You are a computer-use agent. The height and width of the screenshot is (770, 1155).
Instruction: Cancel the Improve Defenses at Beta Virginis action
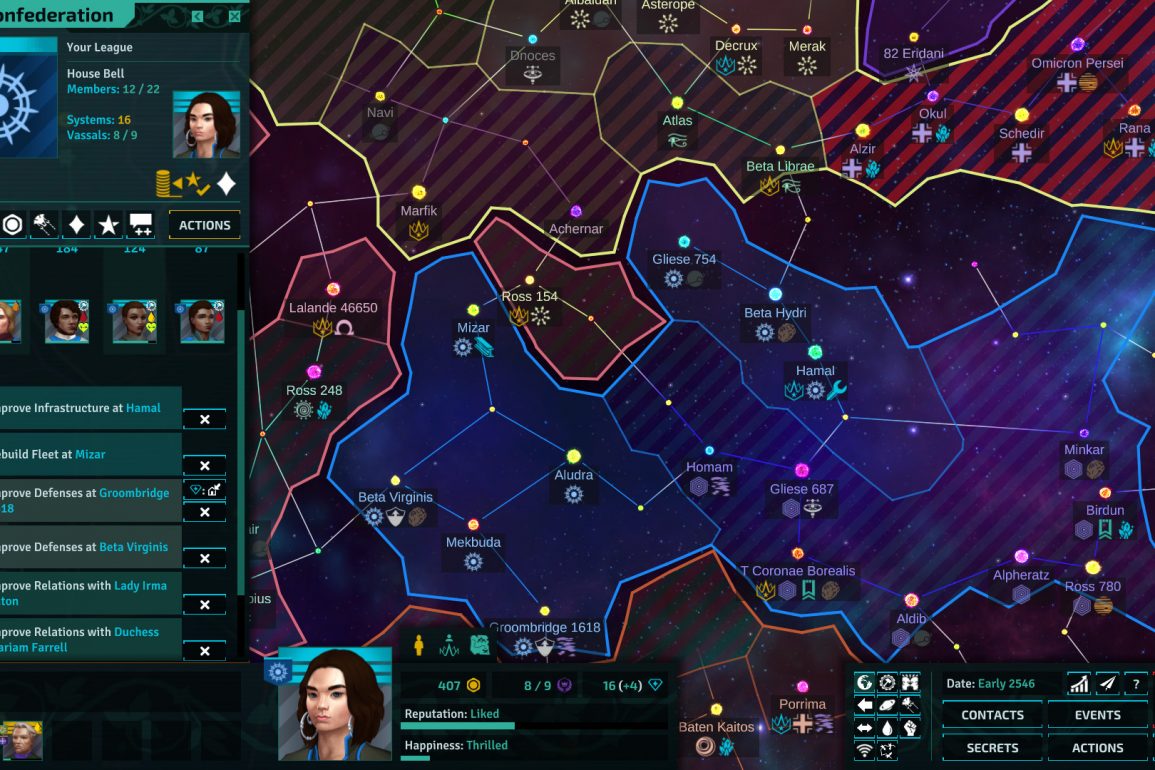click(x=204, y=559)
